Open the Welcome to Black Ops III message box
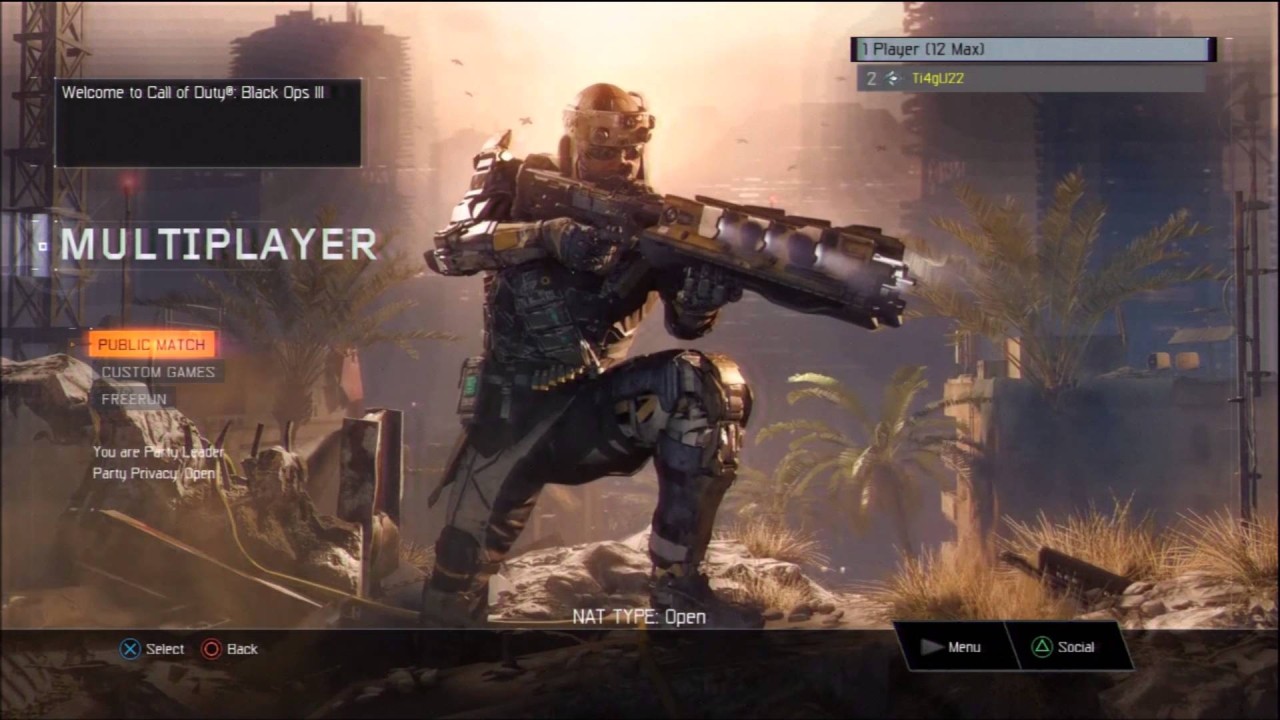 (x=208, y=122)
